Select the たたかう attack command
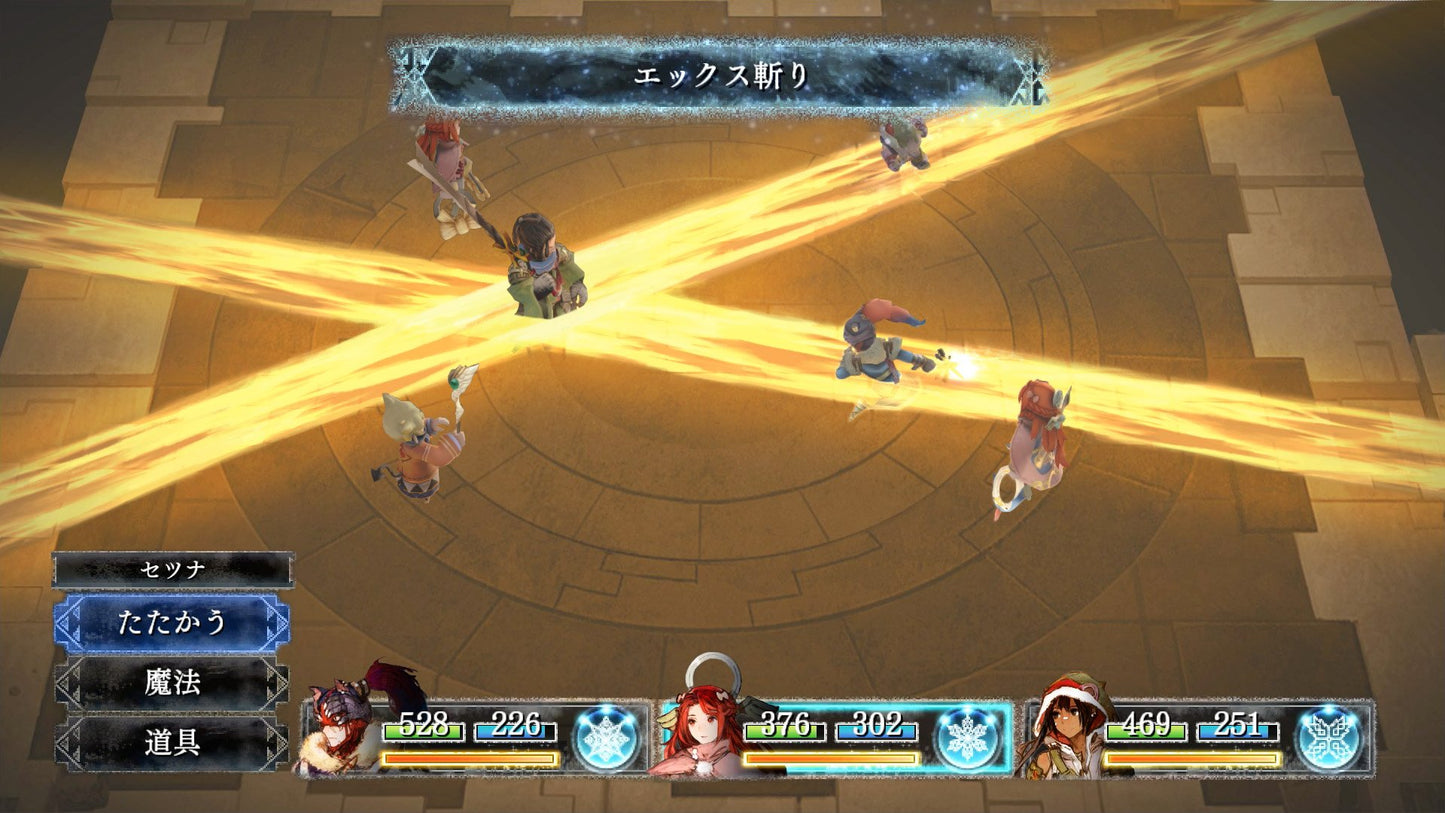Image resolution: width=1445 pixels, height=813 pixels. pyautogui.click(x=170, y=621)
